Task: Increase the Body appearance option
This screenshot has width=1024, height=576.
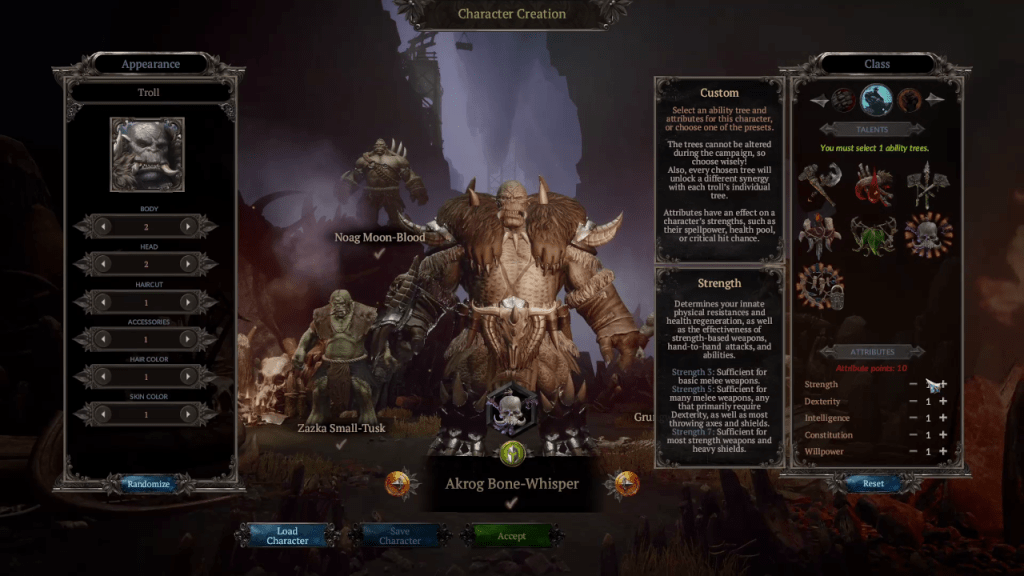Action: [x=186, y=227]
